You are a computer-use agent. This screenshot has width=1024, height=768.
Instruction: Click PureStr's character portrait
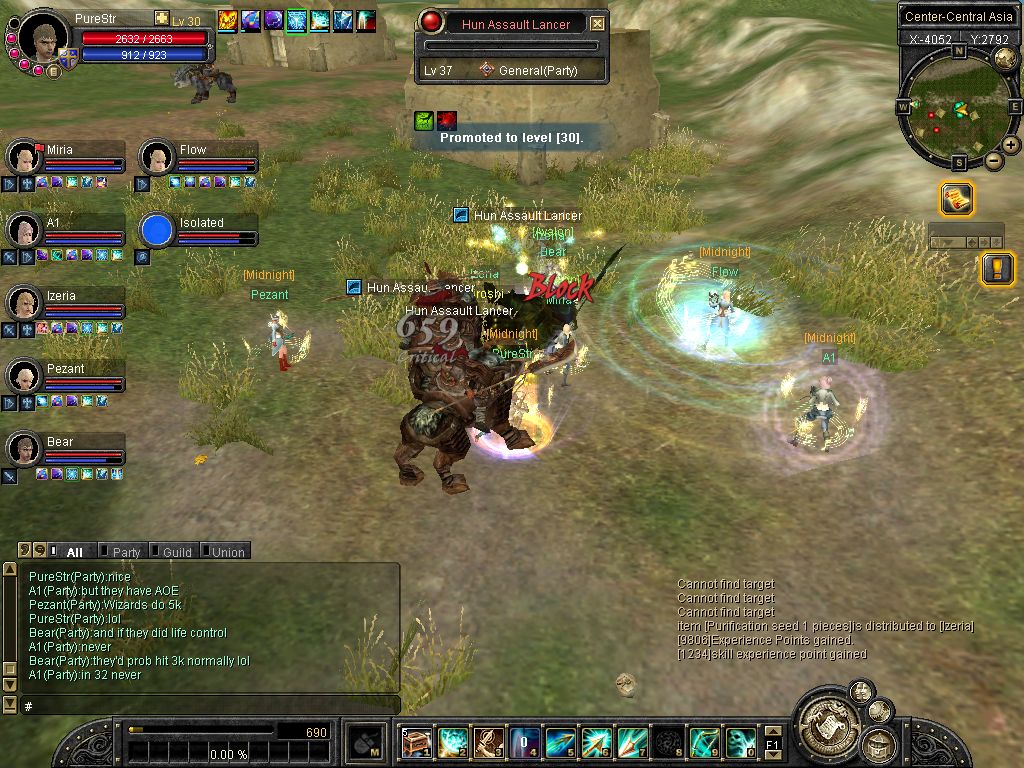[45, 37]
